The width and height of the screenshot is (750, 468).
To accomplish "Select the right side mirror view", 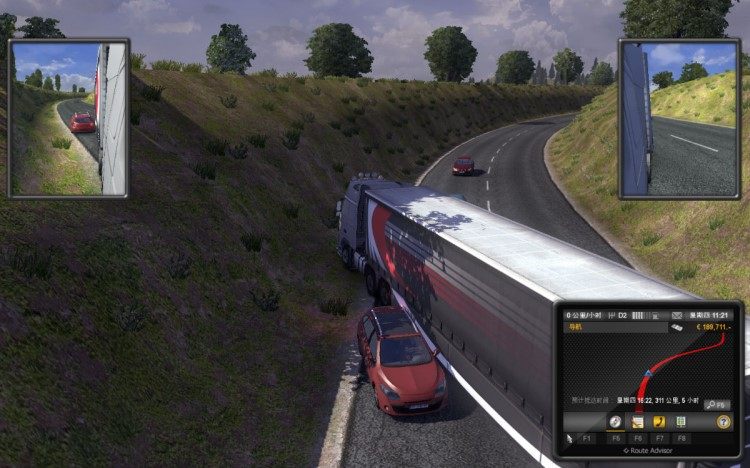I will (x=680, y=118).
